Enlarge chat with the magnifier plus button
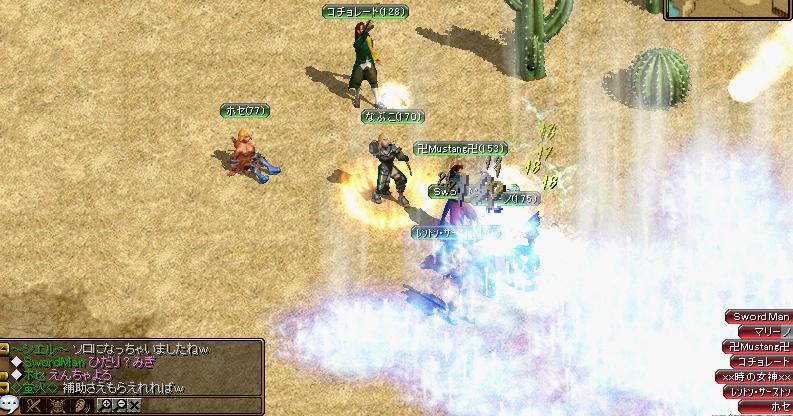The height and width of the screenshot is (416, 793). point(104,406)
